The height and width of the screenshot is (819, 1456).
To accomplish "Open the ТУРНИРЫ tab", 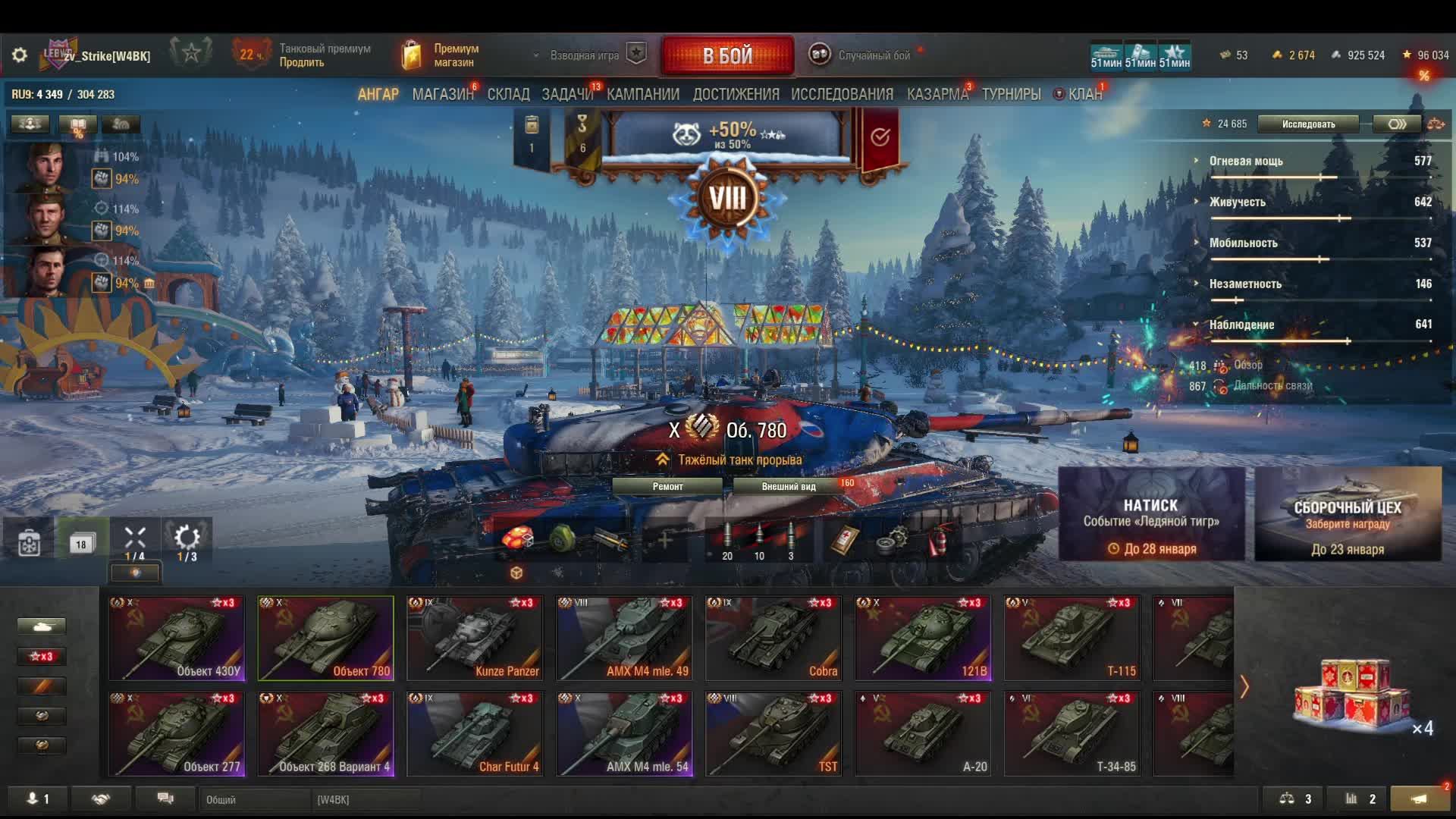I will [x=1011, y=95].
